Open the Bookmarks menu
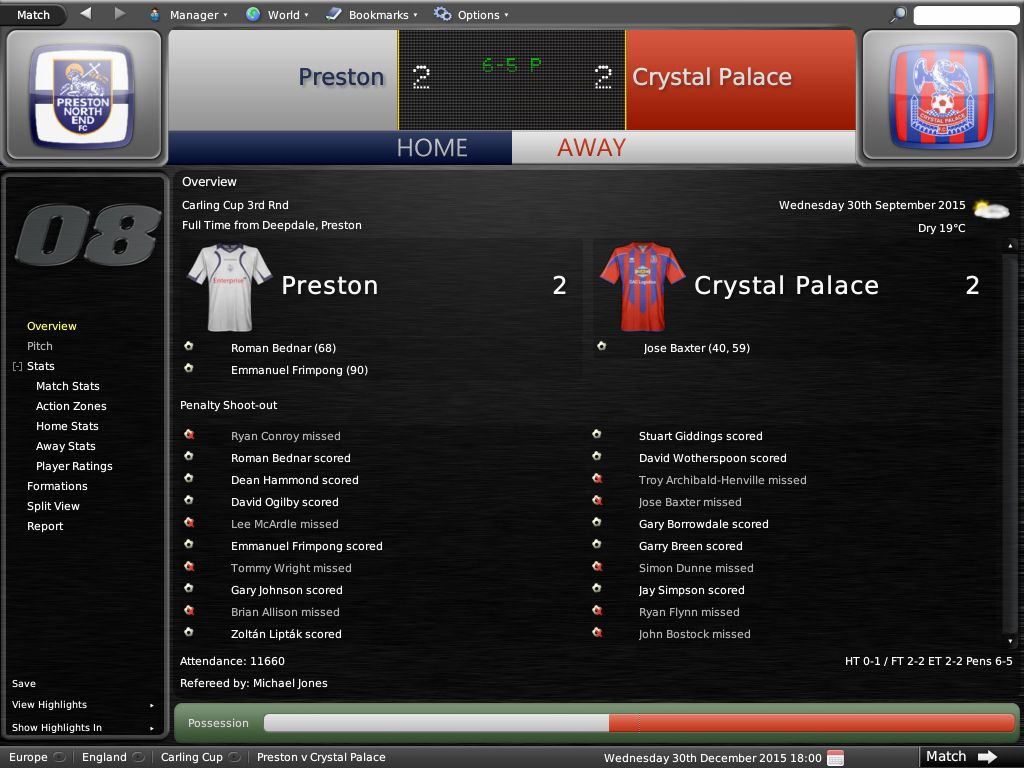The width and height of the screenshot is (1024, 768). (x=371, y=15)
